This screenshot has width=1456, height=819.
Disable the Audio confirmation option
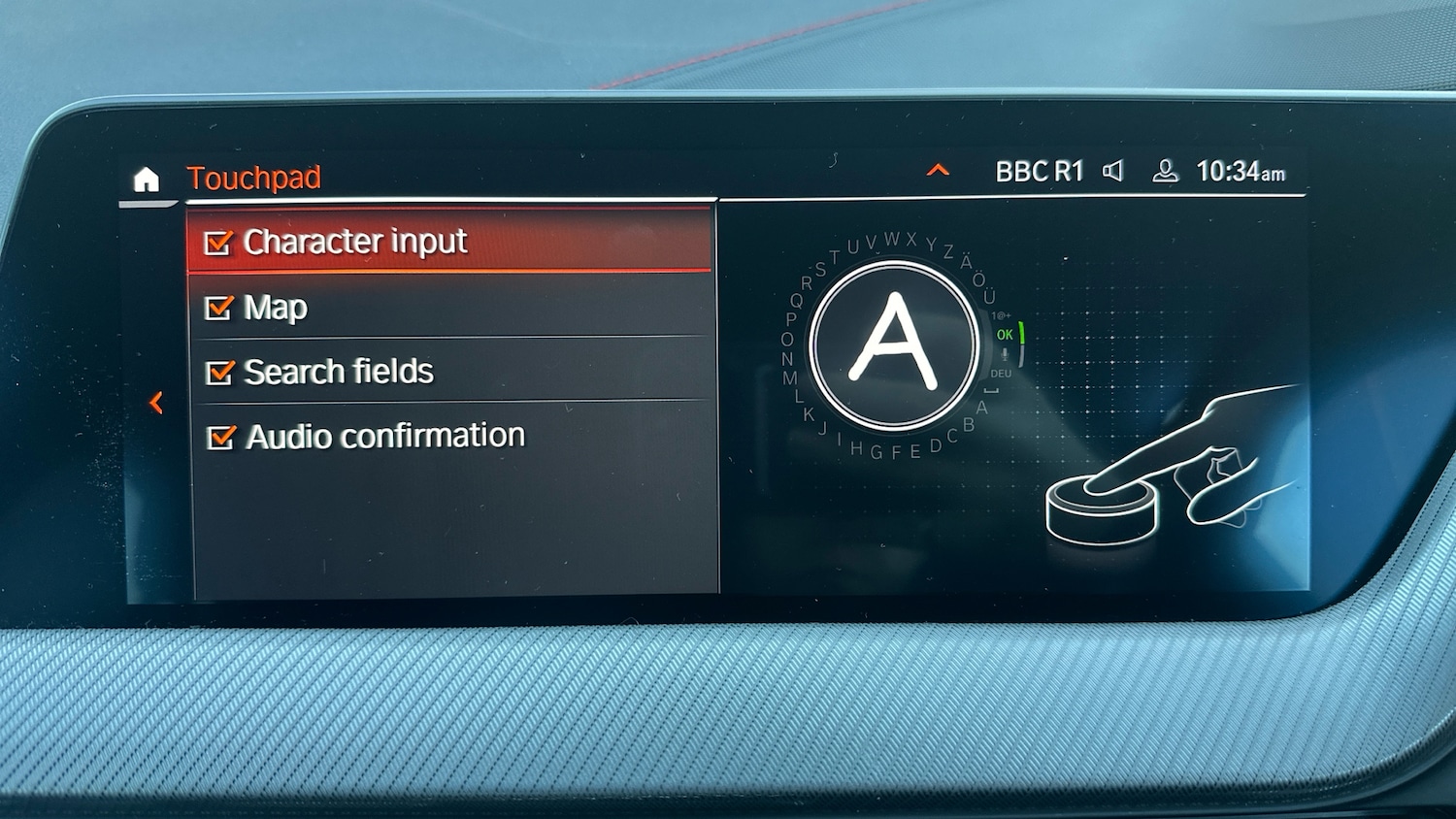221,438
